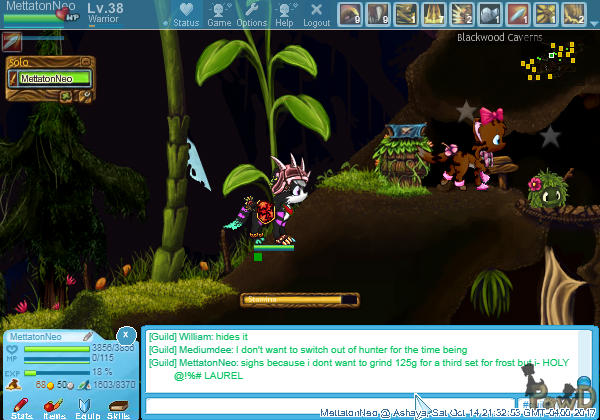Viewport: 600px width, 420px height.
Task: Click the Blackwood Caverns minimap
Action: [x=545, y=65]
